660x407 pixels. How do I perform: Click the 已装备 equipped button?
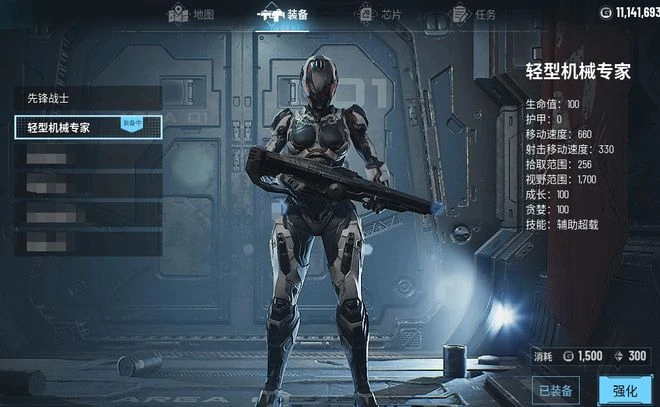point(558,390)
